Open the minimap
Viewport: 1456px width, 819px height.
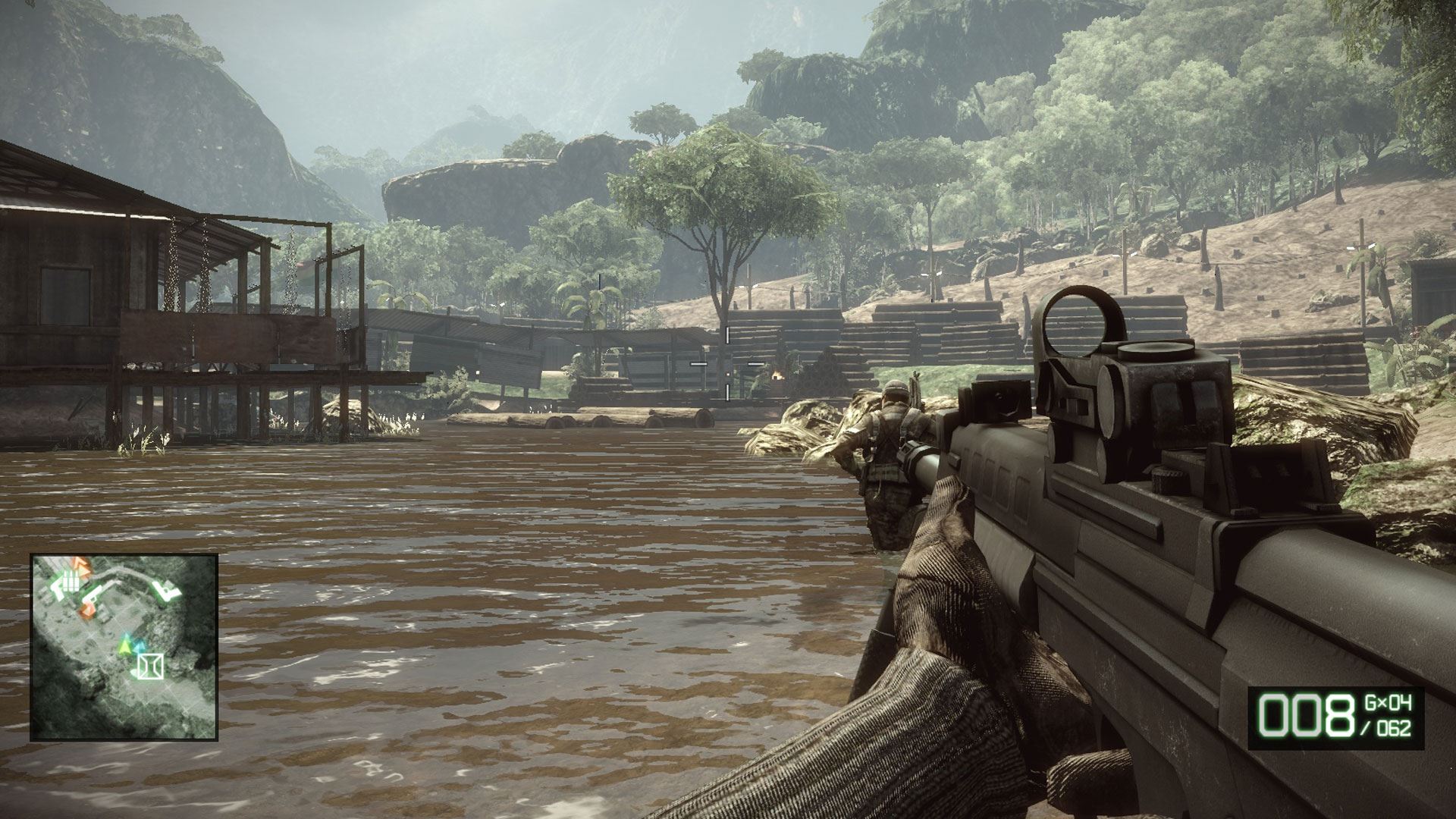[x=124, y=647]
